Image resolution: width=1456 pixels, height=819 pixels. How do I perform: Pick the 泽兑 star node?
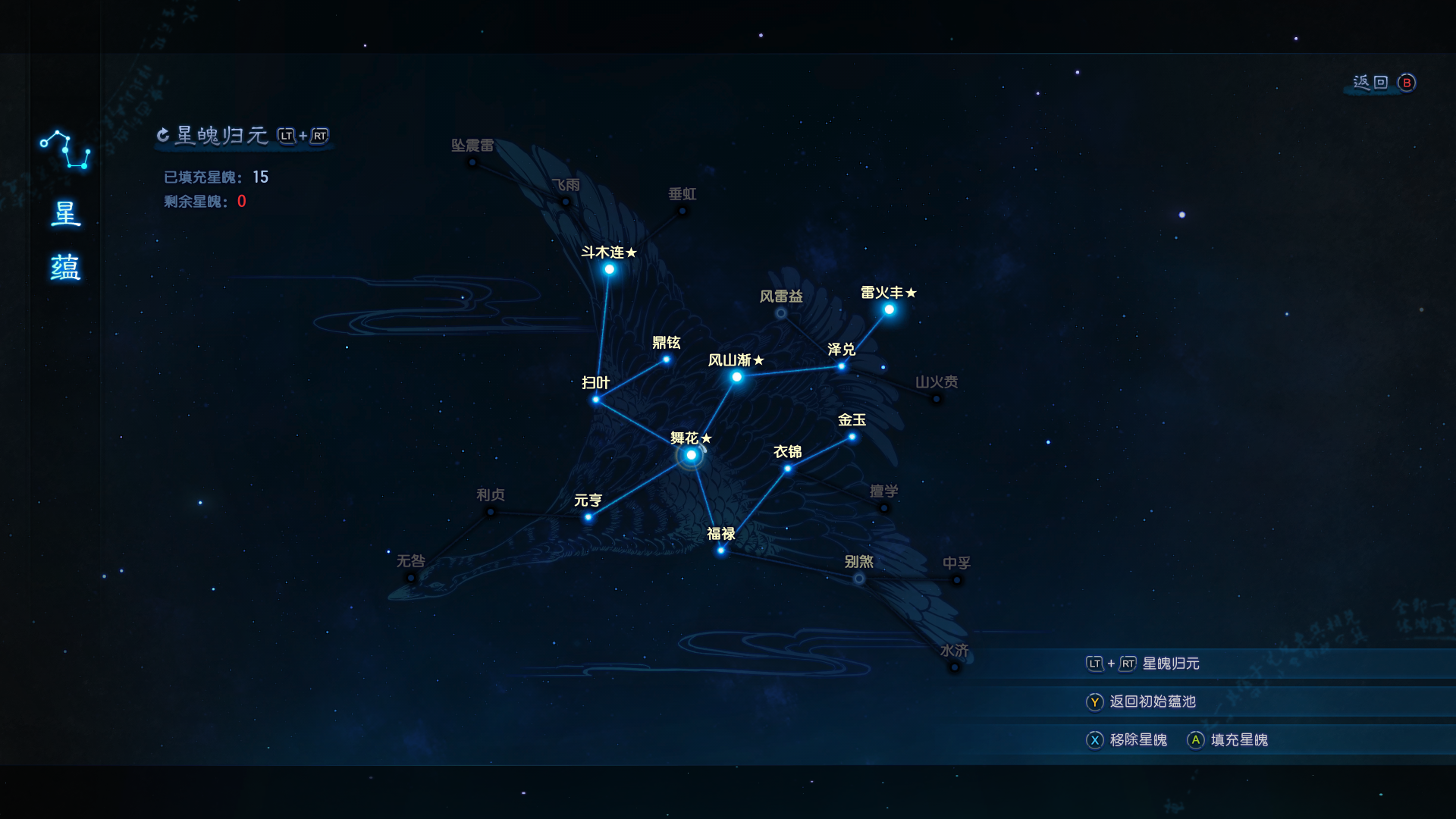(x=842, y=366)
